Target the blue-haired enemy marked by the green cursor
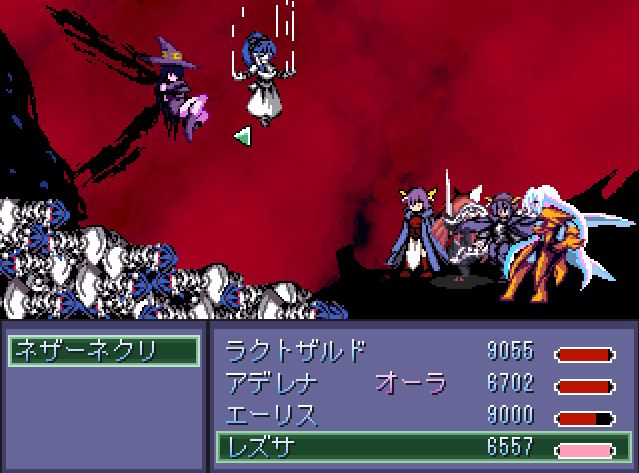Viewport: 639px width, 473px height. (x=262, y=82)
